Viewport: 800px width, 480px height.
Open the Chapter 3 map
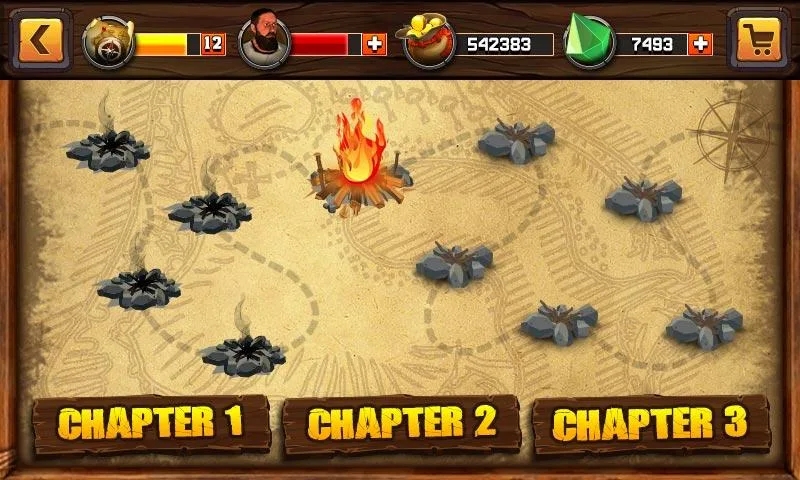pyautogui.click(x=650, y=423)
